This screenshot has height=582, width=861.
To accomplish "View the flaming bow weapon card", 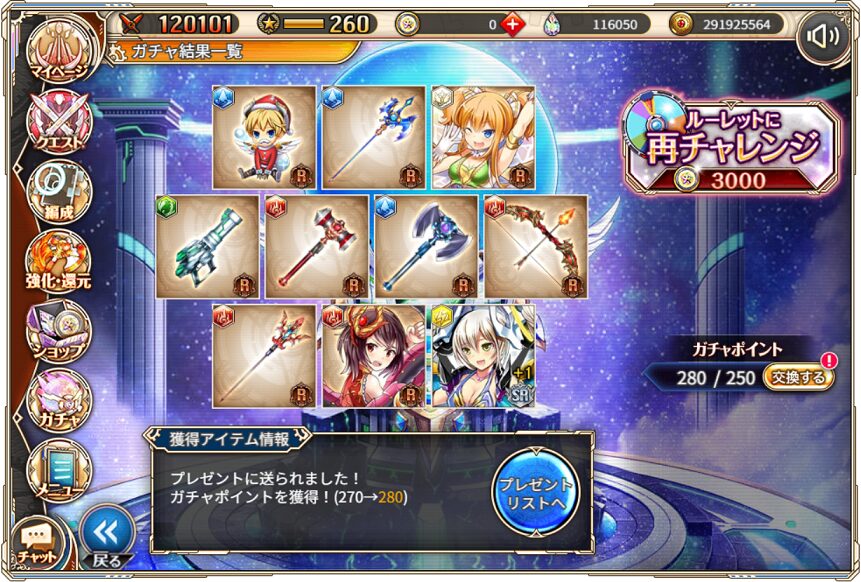I will (536, 246).
